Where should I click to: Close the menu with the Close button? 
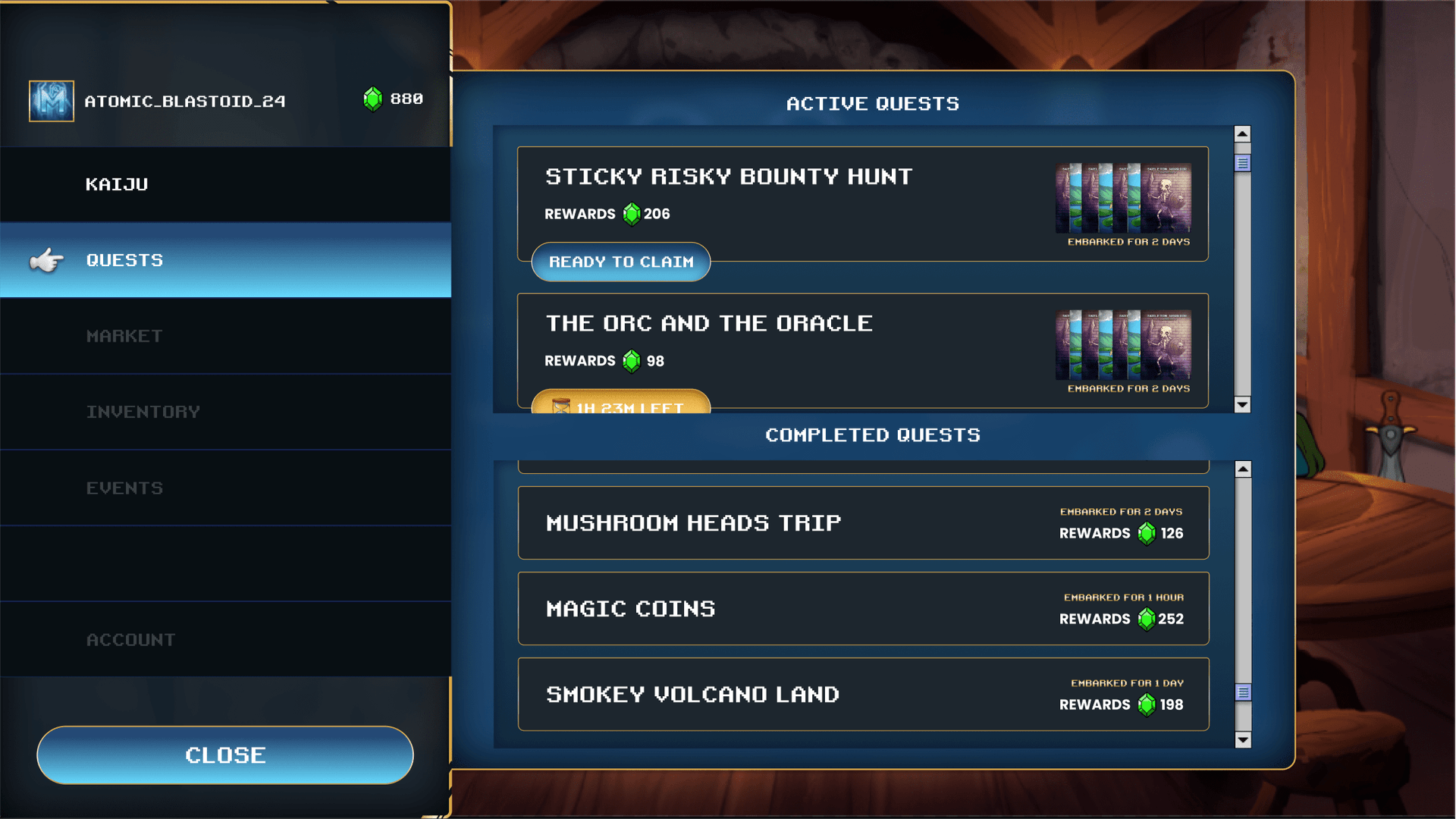tap(225, 755)
